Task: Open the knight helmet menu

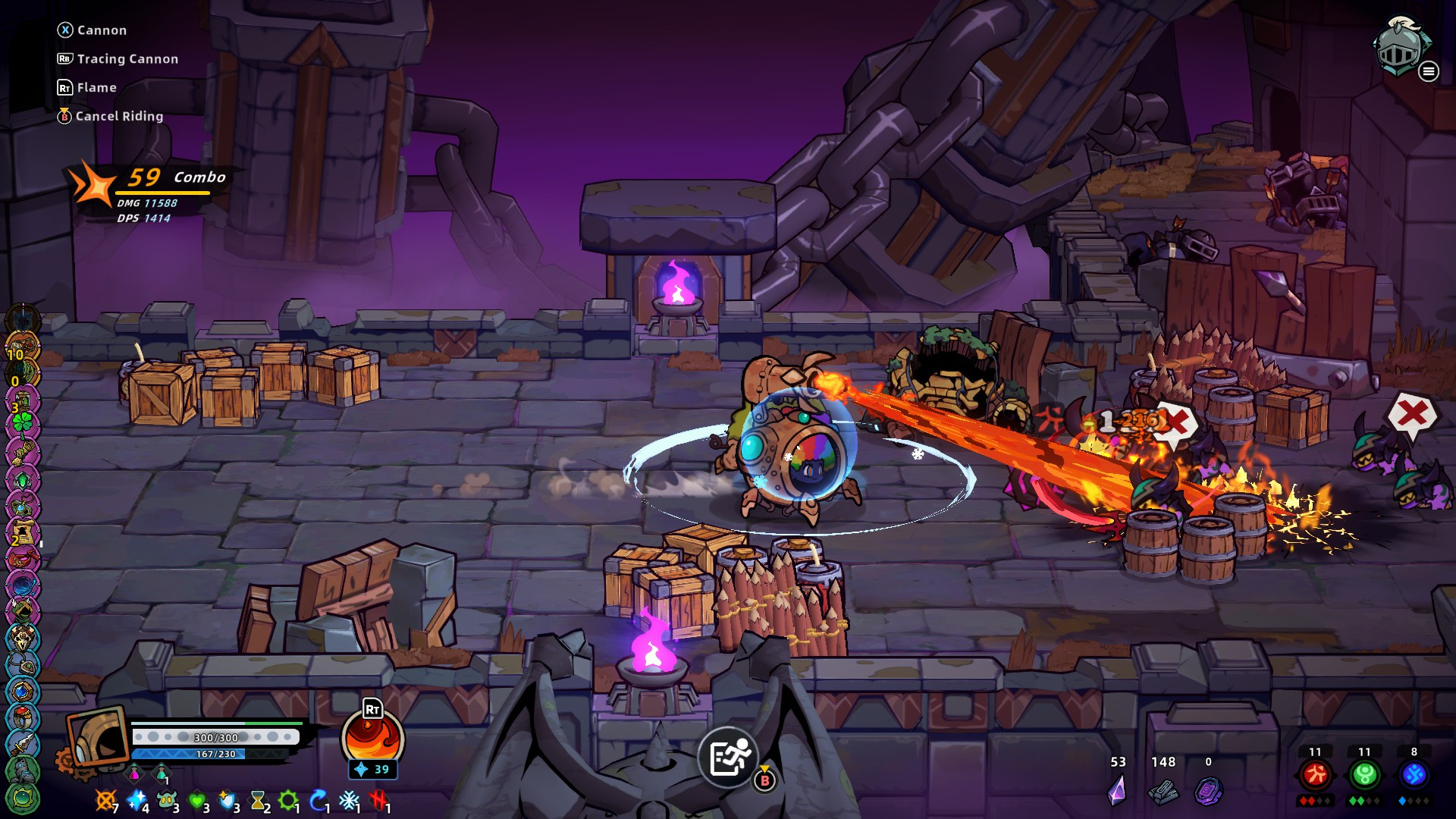Action: 1401,47
